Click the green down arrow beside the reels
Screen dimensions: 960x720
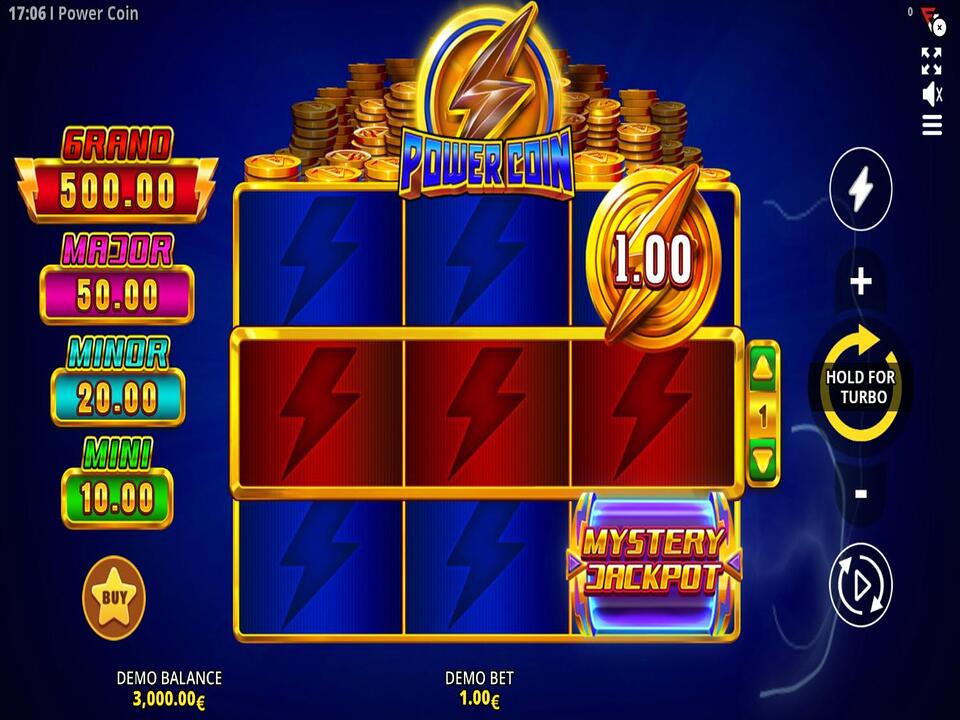click(x=763, y=460)
